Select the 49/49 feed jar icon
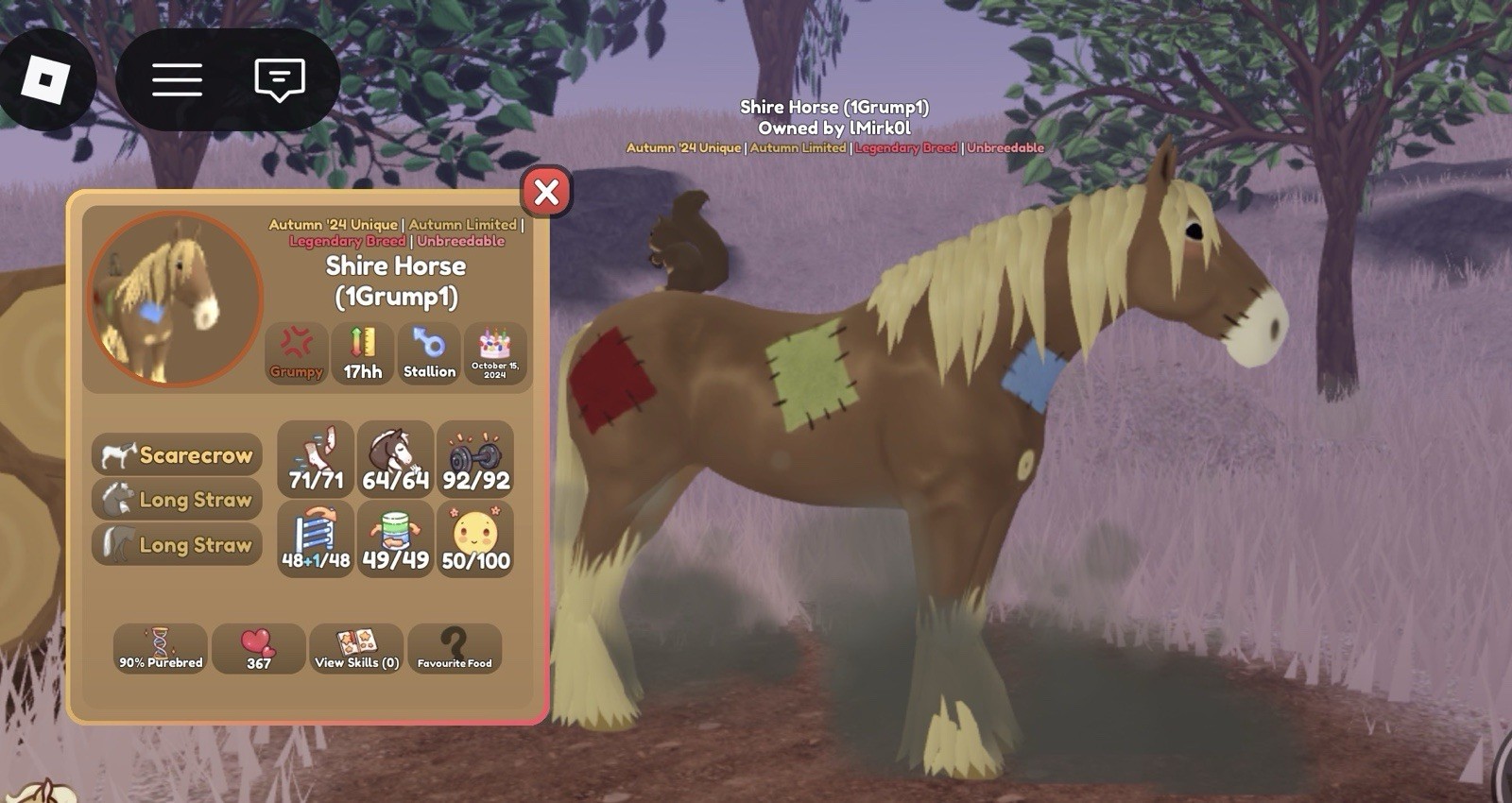Viewport: 1512px width, 803px height. tap(395, 538)
